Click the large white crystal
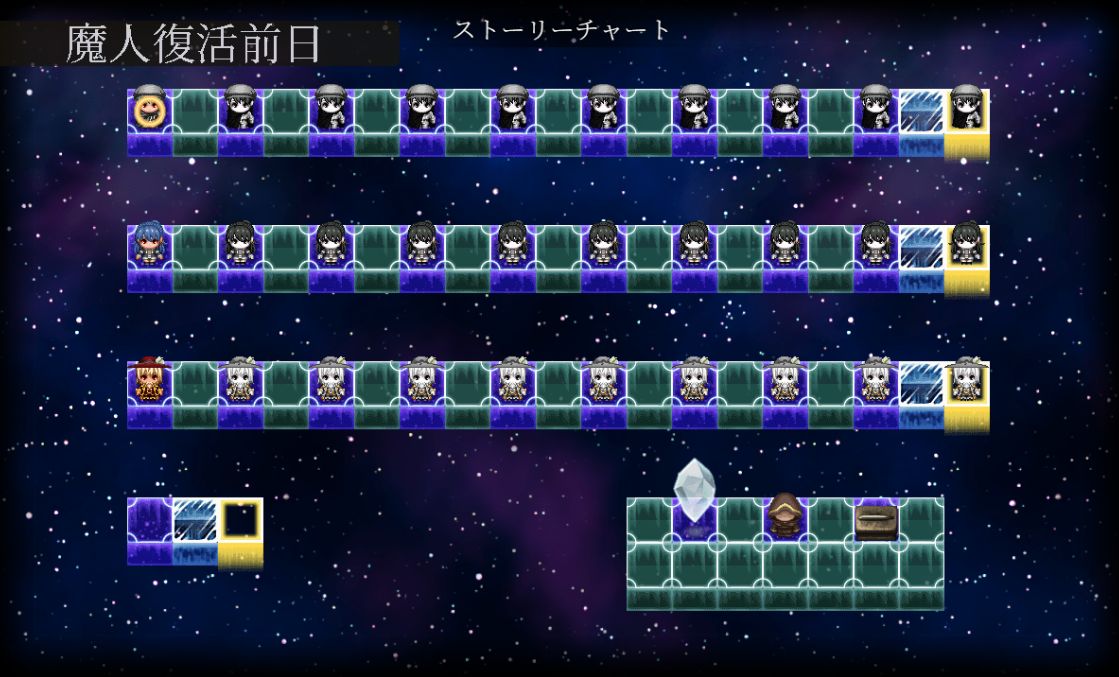This screenshot has width=1119, height=677. 694,492
